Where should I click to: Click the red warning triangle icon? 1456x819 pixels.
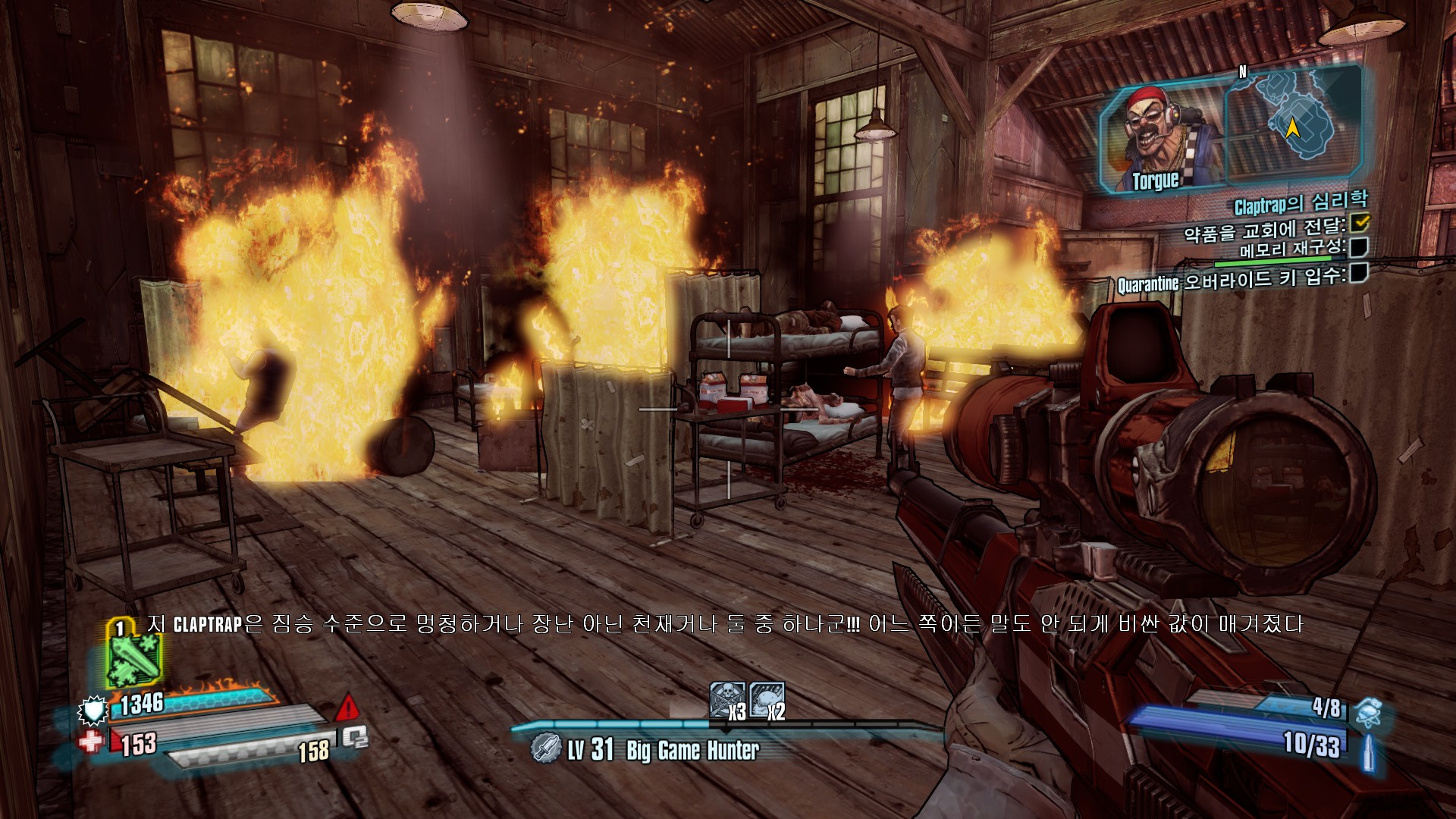point(347,707)
